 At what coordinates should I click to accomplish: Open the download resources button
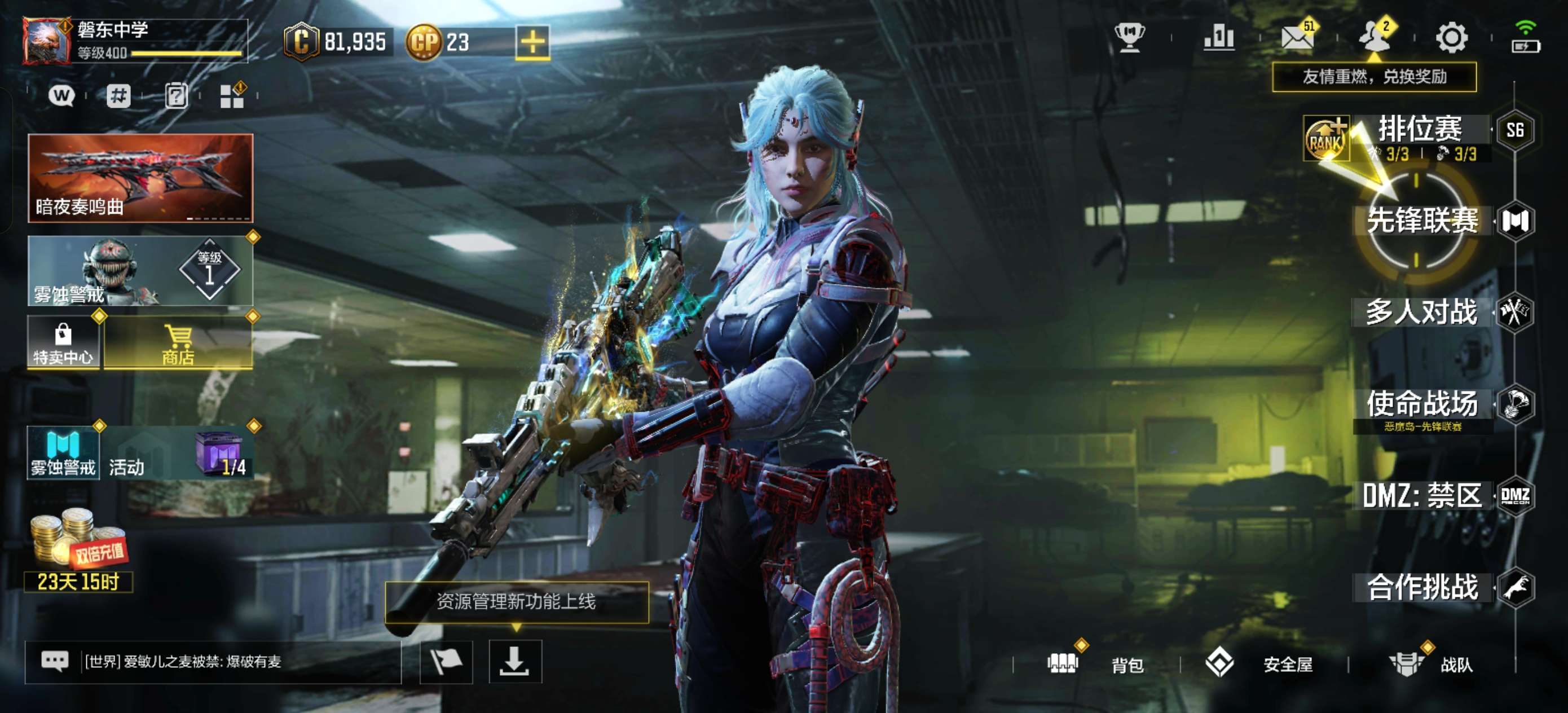click(515, 662)
